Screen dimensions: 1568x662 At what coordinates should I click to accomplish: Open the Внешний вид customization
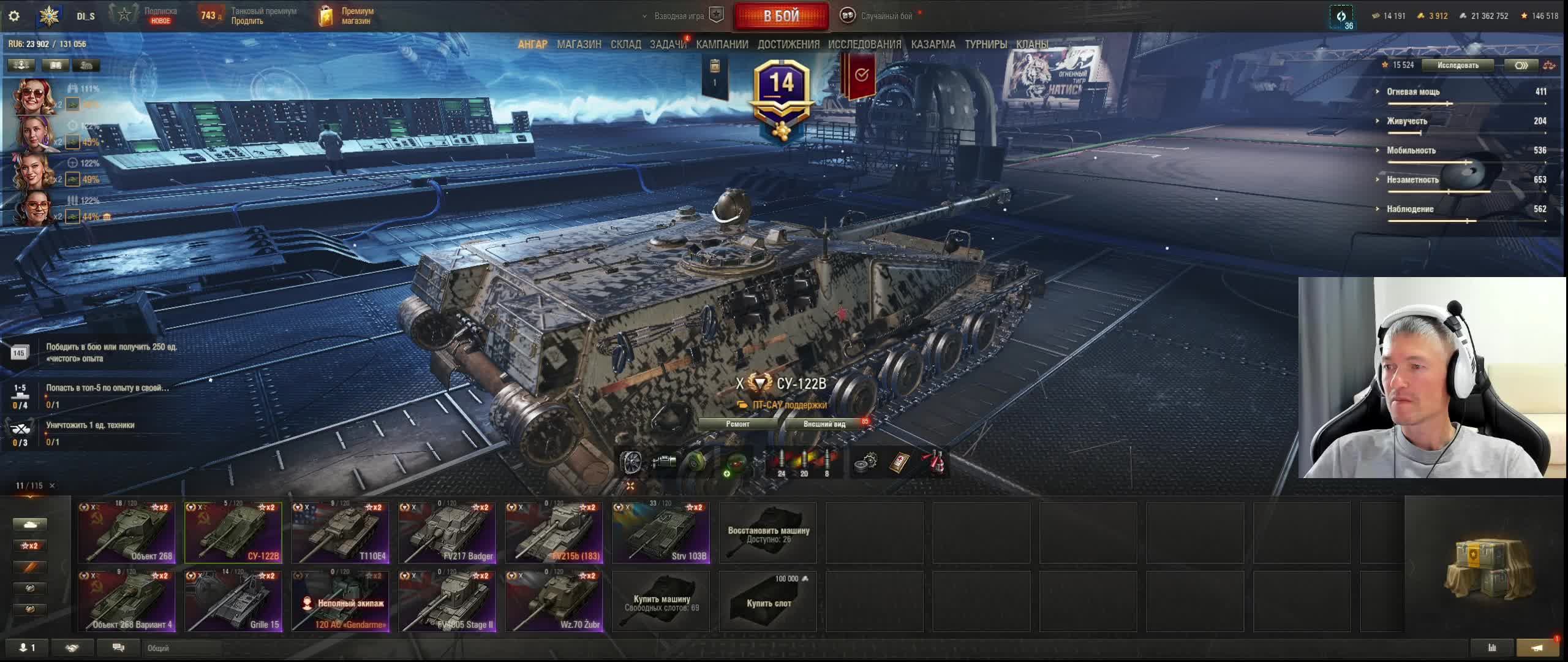click(824, 424)
